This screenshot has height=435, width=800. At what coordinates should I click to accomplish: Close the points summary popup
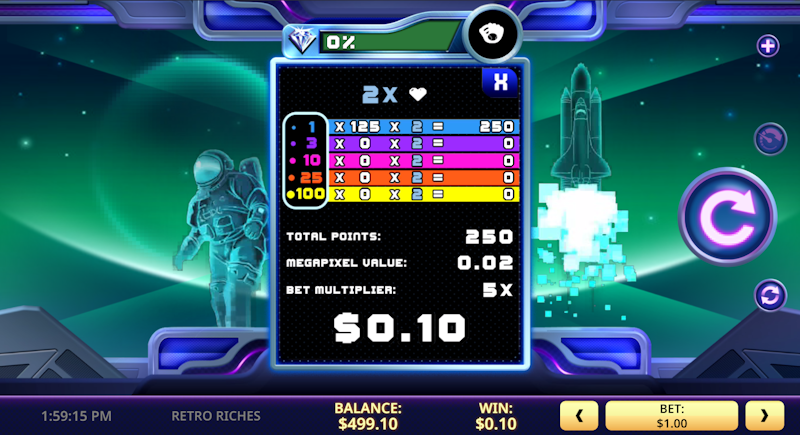(500, 83)
